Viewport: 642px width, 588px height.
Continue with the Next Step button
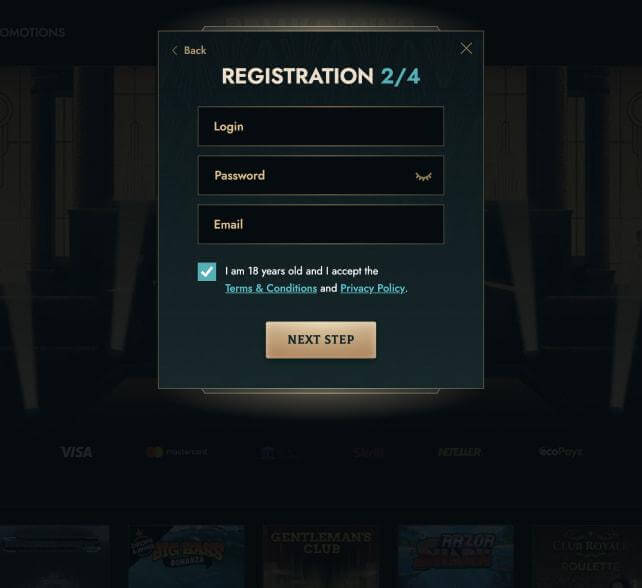(x=320, y=340)
